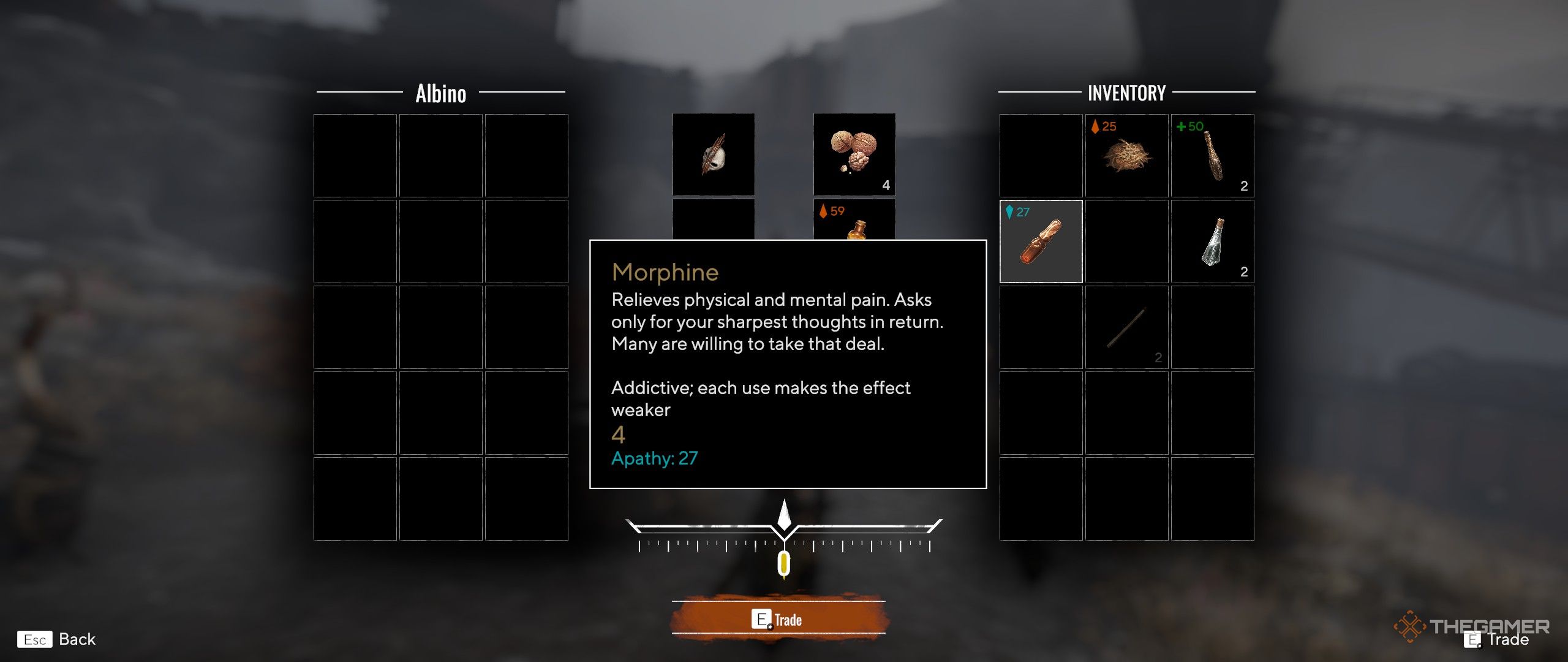Confirm the exchange with the orange Trade button

coord(778,619)
